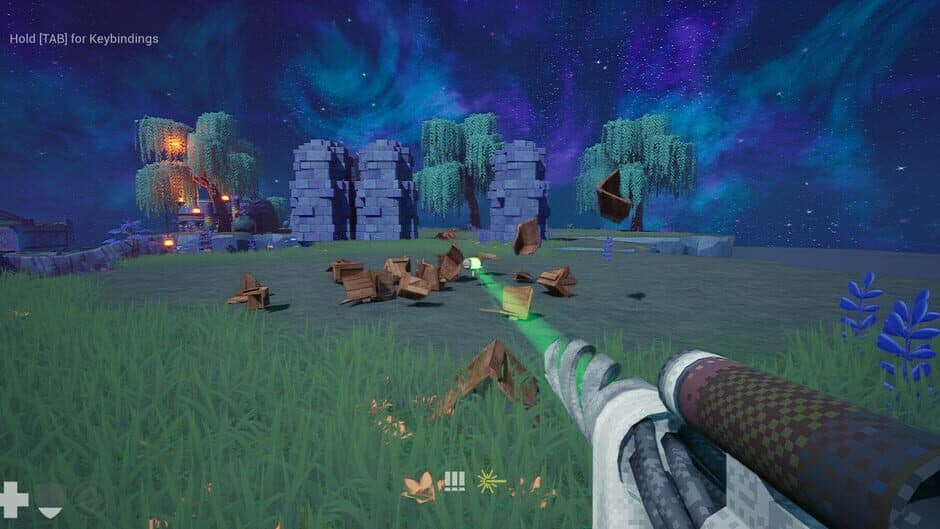
Task: Click the white plus health icon
Action: pos(14,498)
